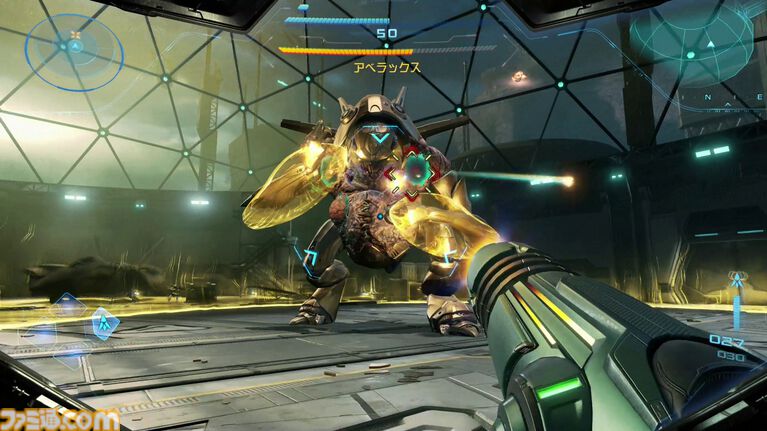Choose the highlighted psychic ability icon
Image resolution: width=767 pixels, height=431 pixels.
click(x=103, y=323)
